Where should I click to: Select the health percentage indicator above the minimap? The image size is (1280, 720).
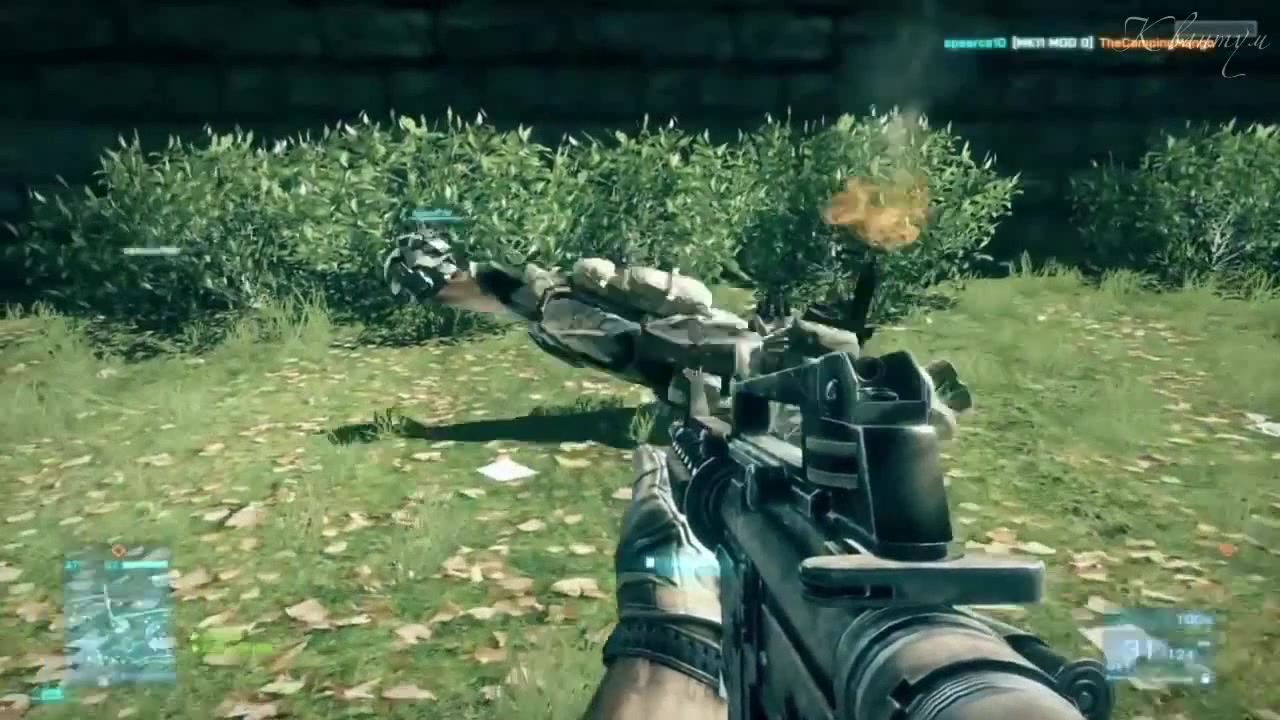tap(73, 564)
